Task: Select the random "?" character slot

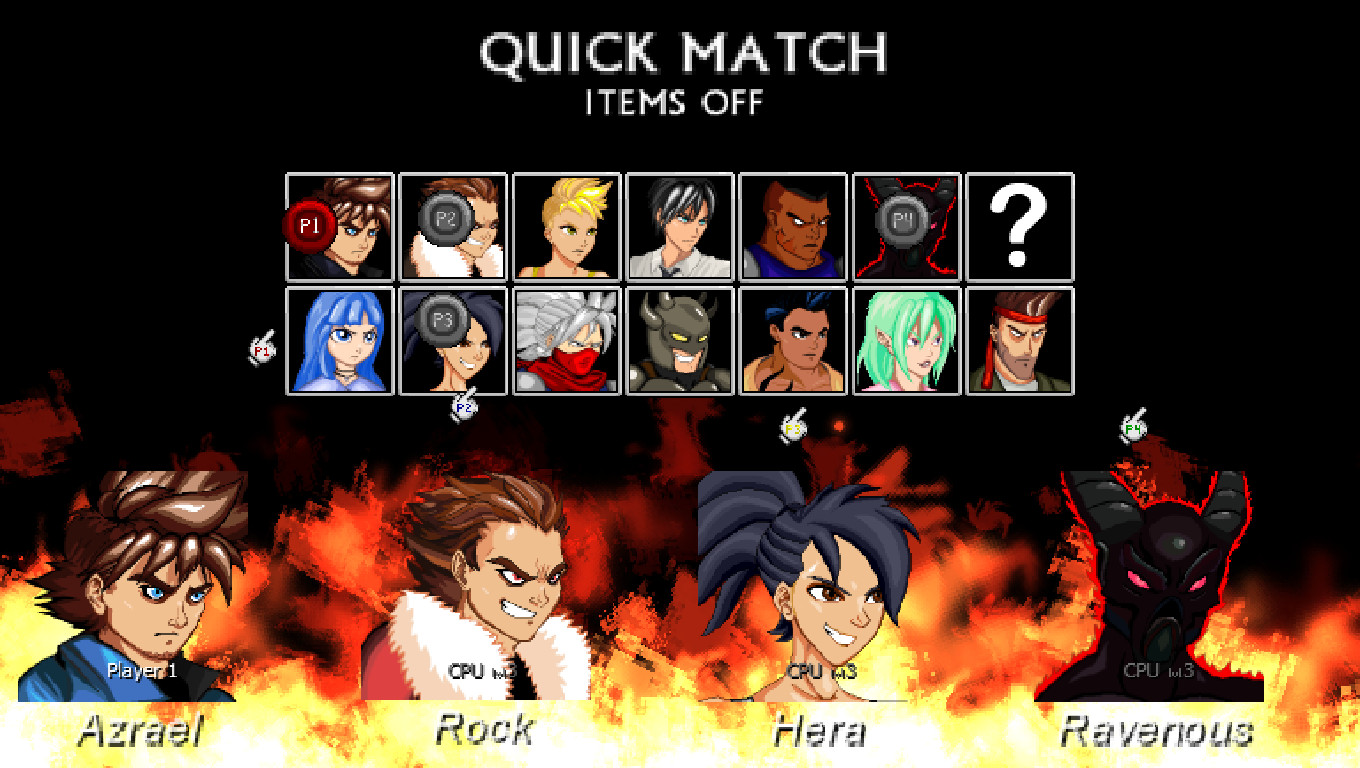Action: pyautogui.click(x=1019, y=228)
